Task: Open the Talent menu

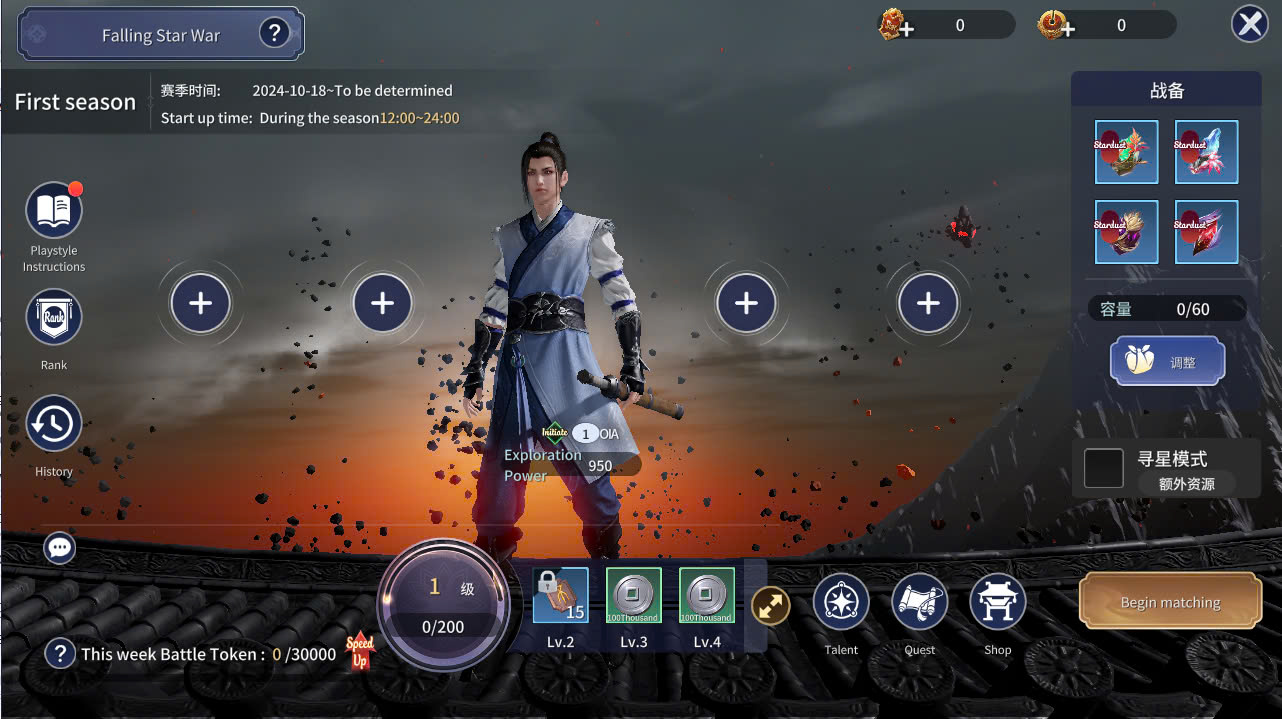Action: pyautogui.click(x=841, y=603)
